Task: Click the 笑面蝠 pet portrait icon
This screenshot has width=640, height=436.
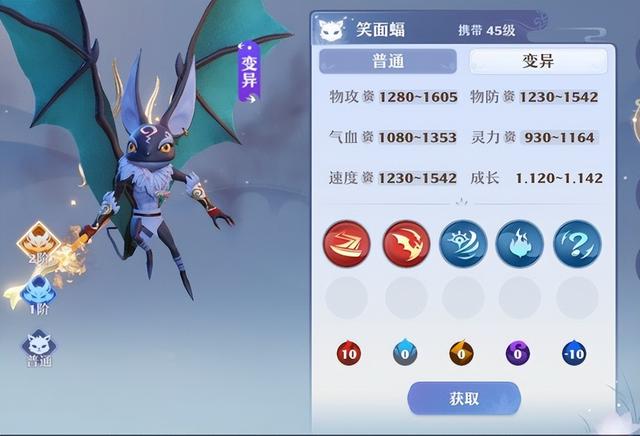Action: coord(333,27)
